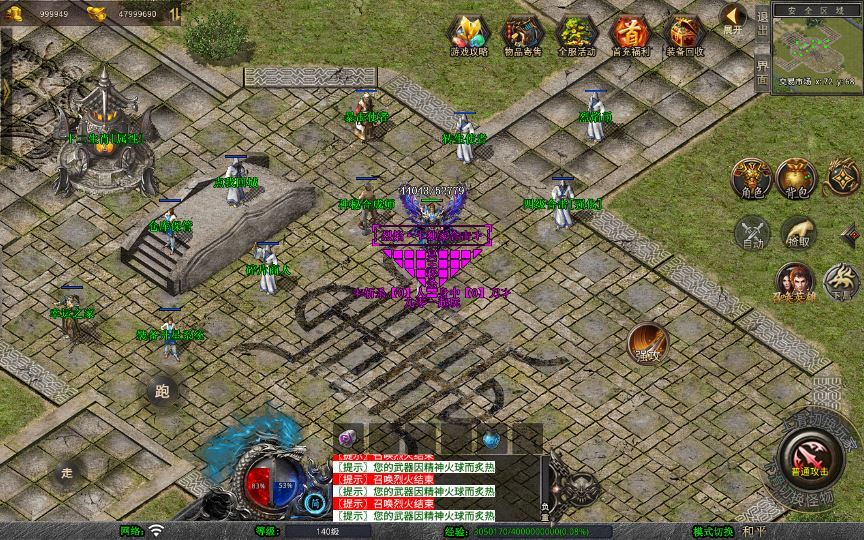Open the 装备回收 equipment recycling
This screenshot has height=540, width=864.
click(684, 34)
